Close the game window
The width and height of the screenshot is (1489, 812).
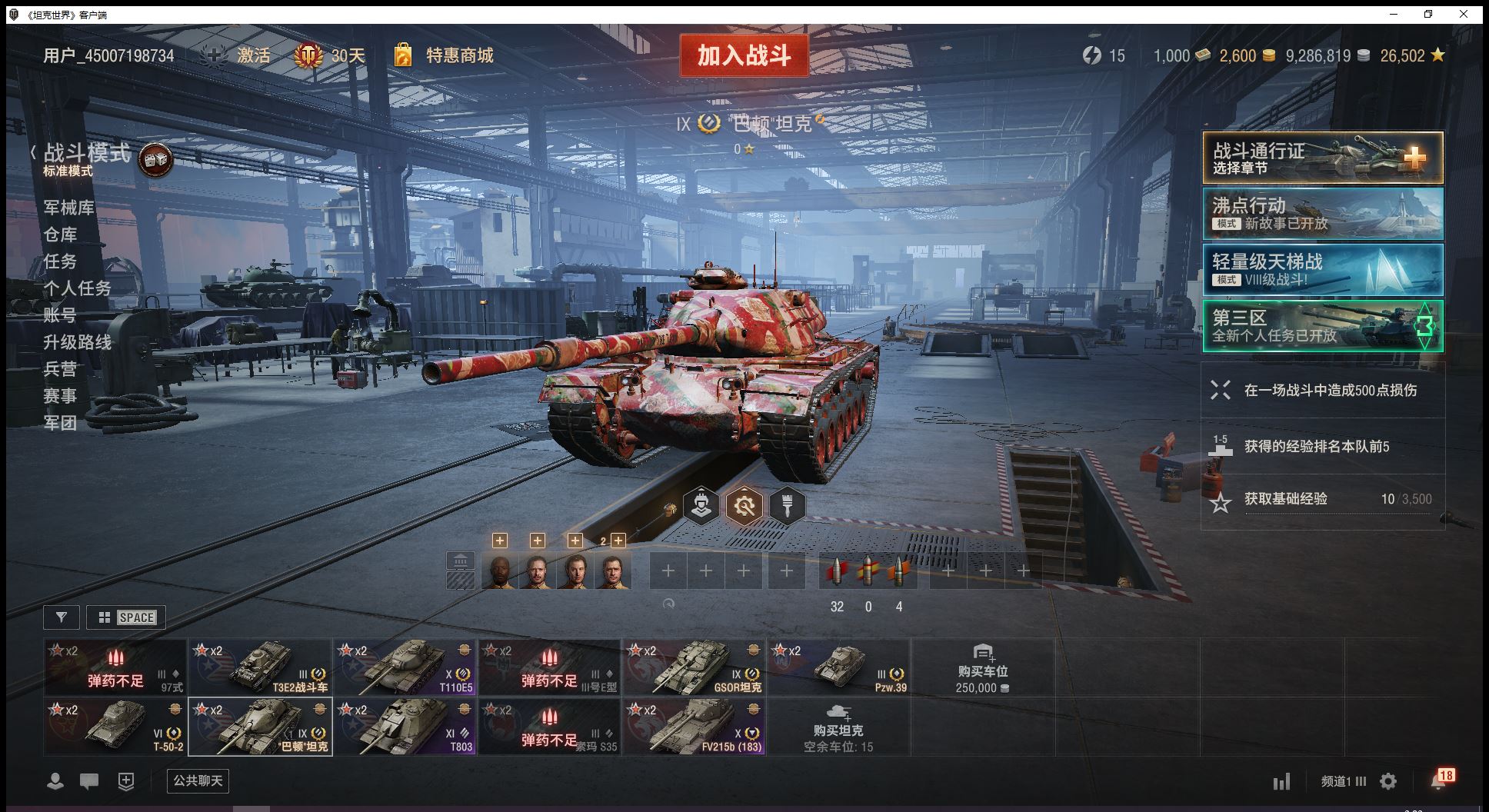[1464, 14]
